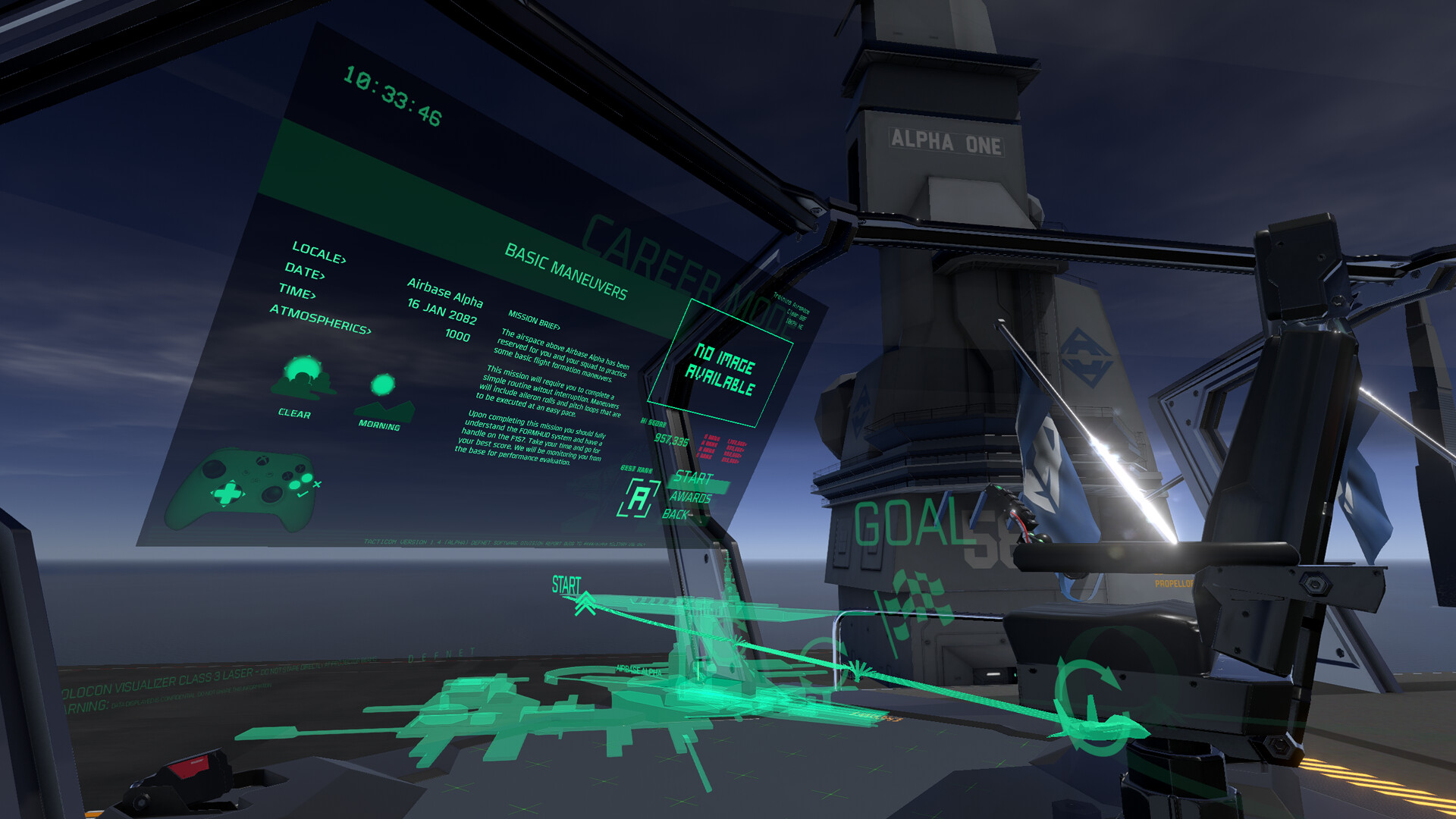The image size is (1456, 819).
Task: Switch to the AWARDS screen
Action: (692, 499)
